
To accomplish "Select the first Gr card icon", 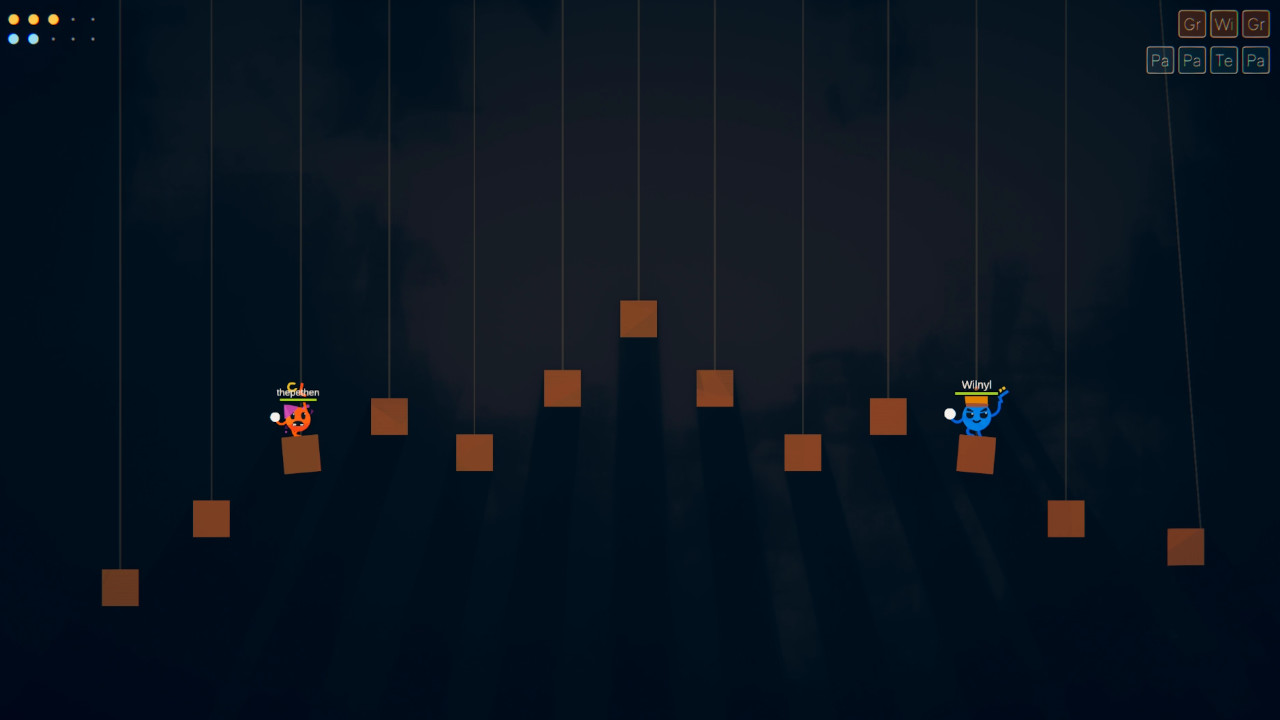I will point(1191,23).
